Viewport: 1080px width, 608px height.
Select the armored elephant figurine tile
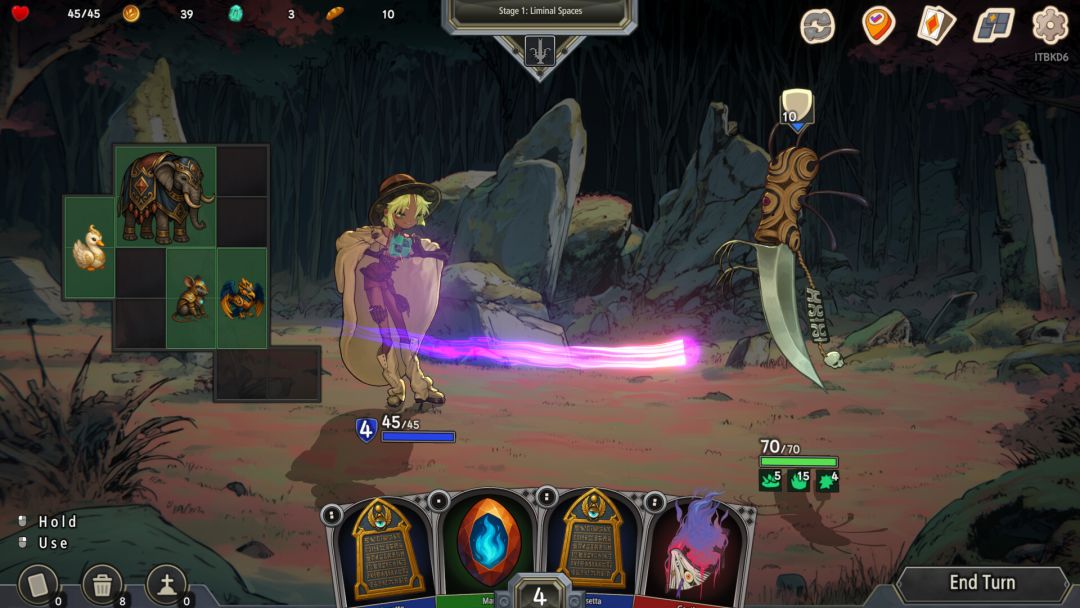[x=165, y=196]
